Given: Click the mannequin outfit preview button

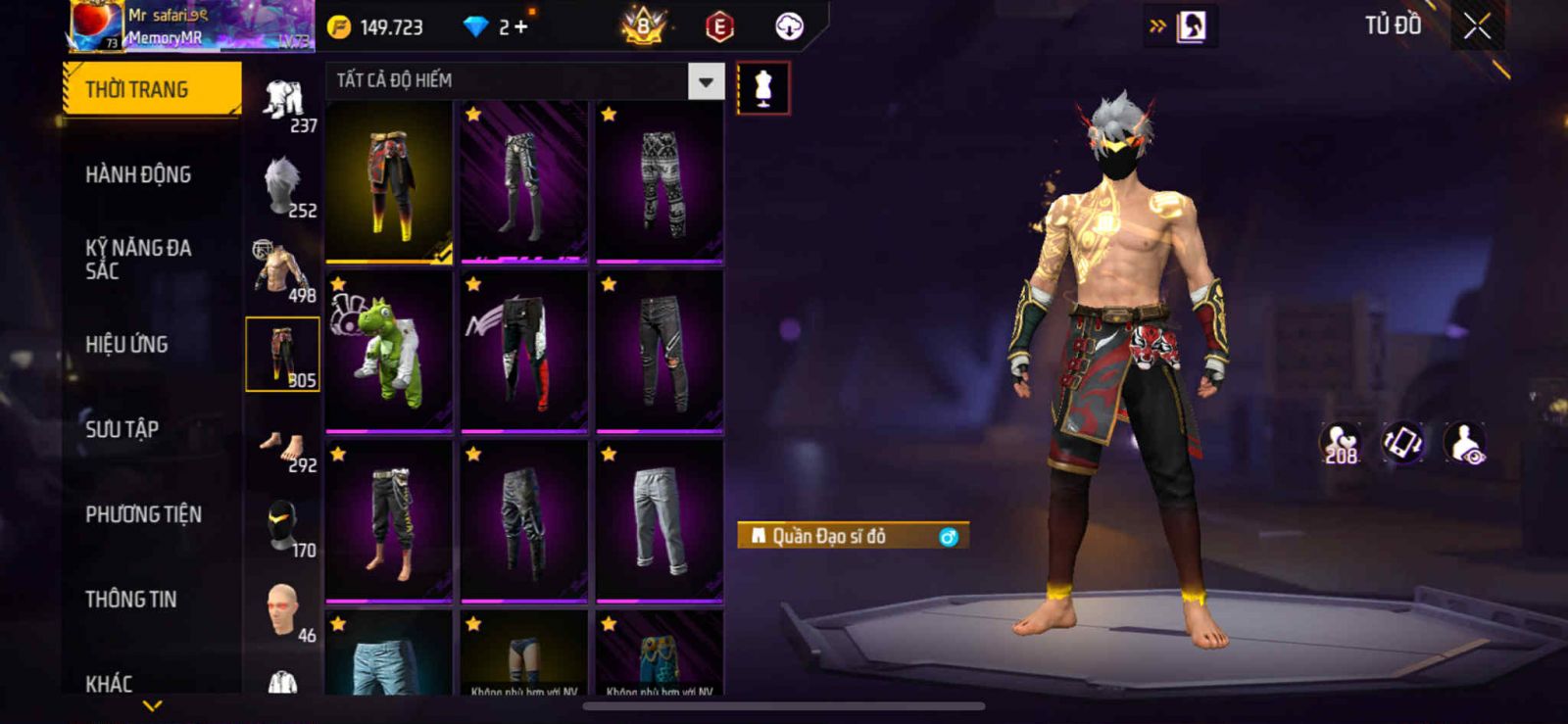Looking at the screenshot, I should [762, 88].
